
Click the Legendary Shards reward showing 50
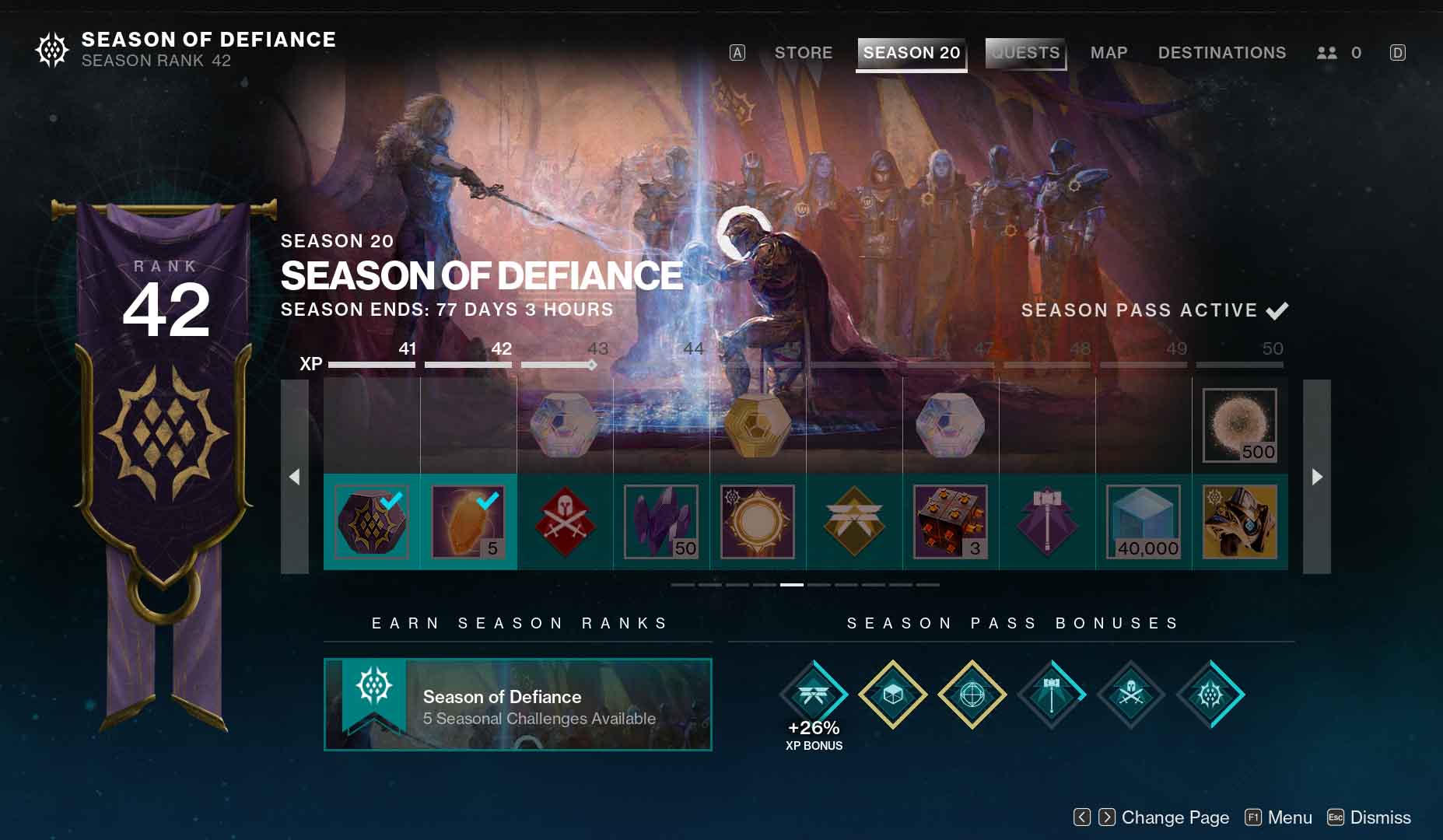pyautogui.click(x=661, y=521)
